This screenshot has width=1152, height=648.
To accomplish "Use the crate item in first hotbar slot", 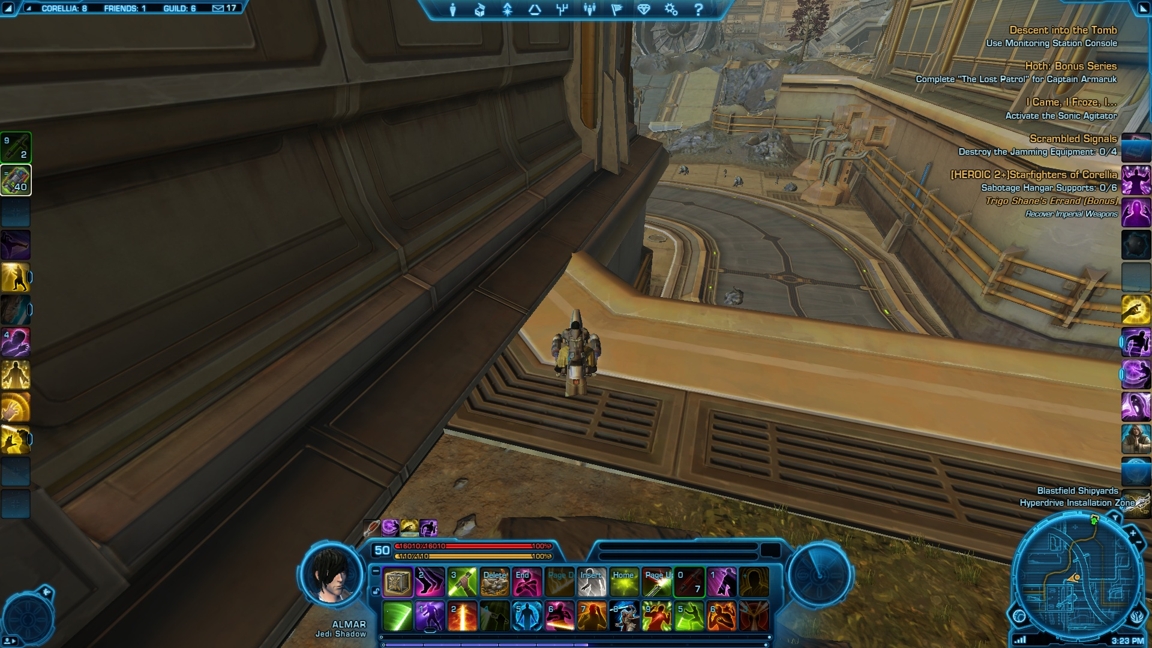I will (x=398, y=582).
